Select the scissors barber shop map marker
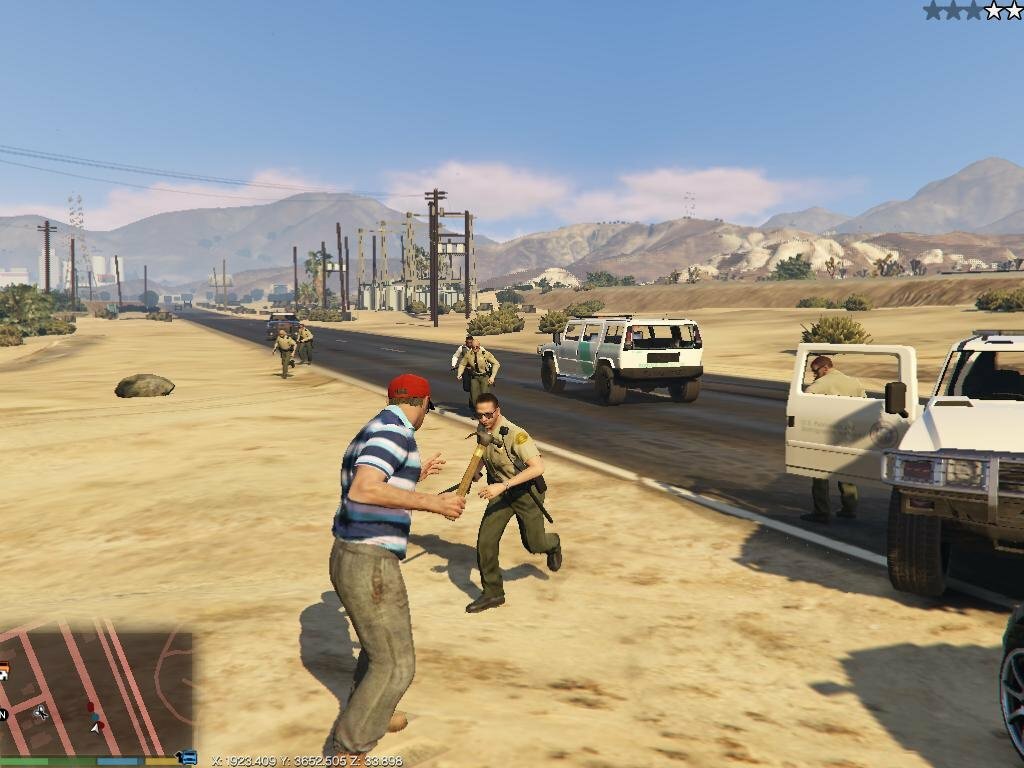1024x768 pixels. point(41,712)
